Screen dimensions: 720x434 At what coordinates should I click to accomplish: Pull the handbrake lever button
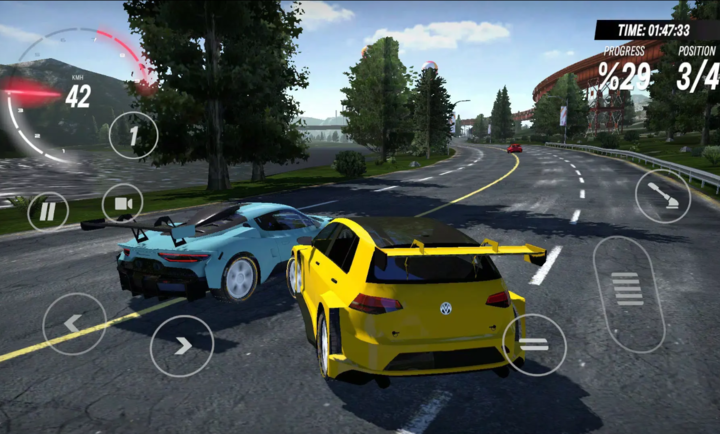pyautogui.click(x=662, y=195)
